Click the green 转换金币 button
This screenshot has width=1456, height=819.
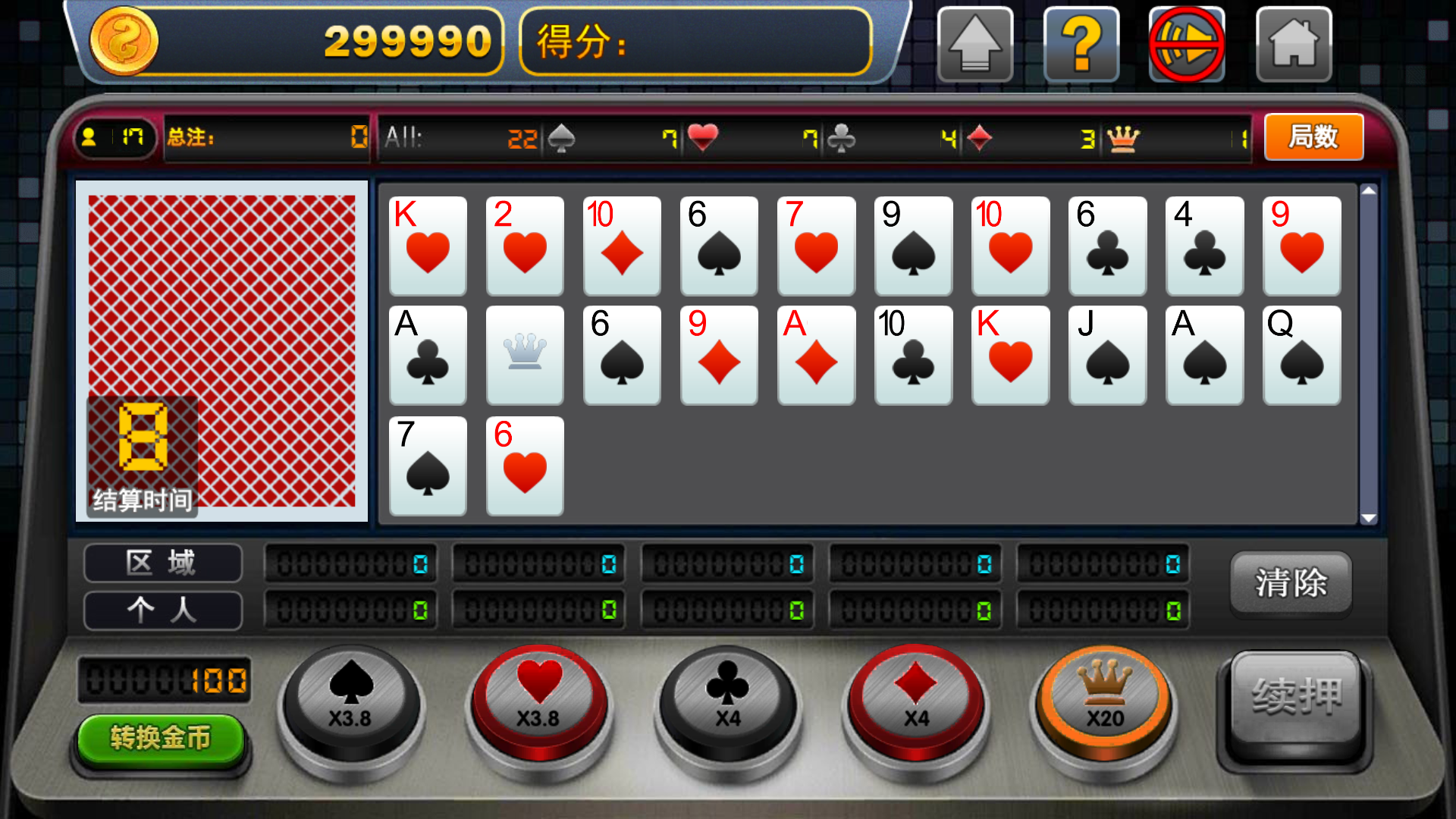click(161, 738)
